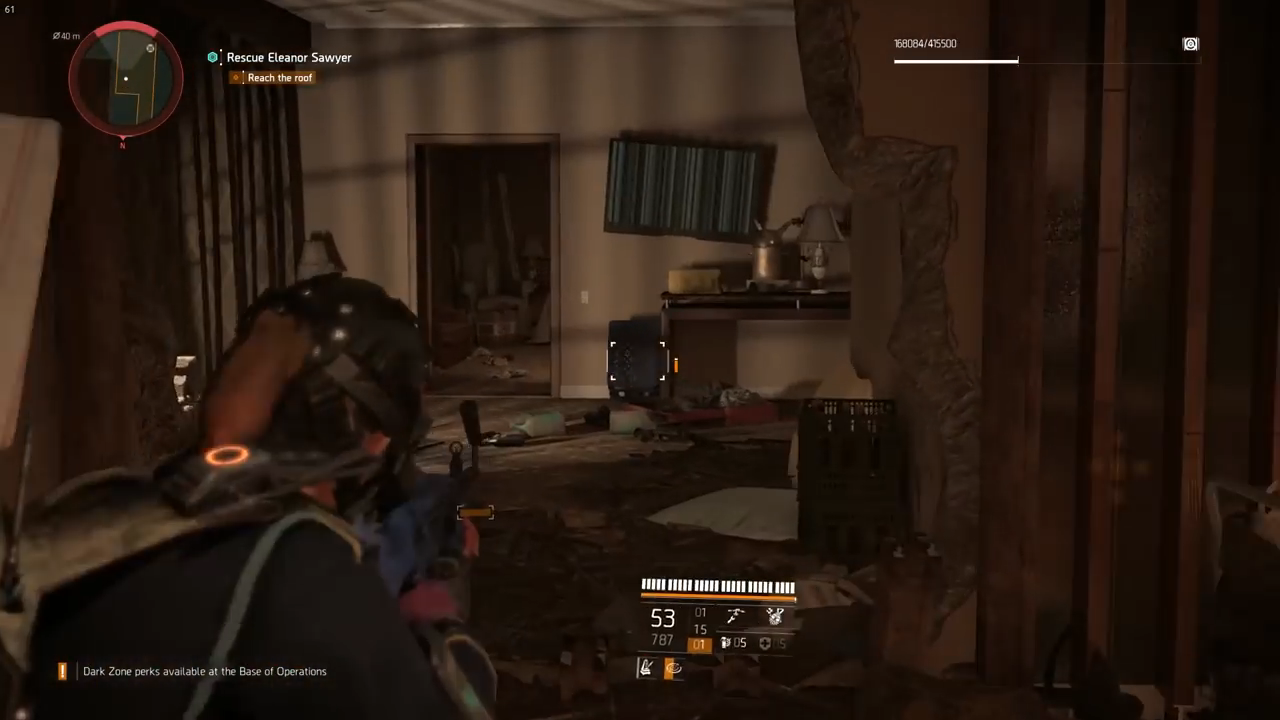Toggle the objective diamond next to Reach the roof
The height and width of the screenshot is (720, 1280).
point(236,78)
